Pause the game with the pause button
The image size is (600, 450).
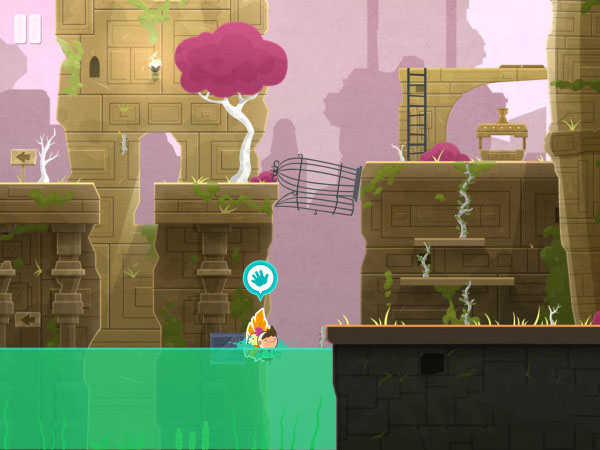coord(27,29)
